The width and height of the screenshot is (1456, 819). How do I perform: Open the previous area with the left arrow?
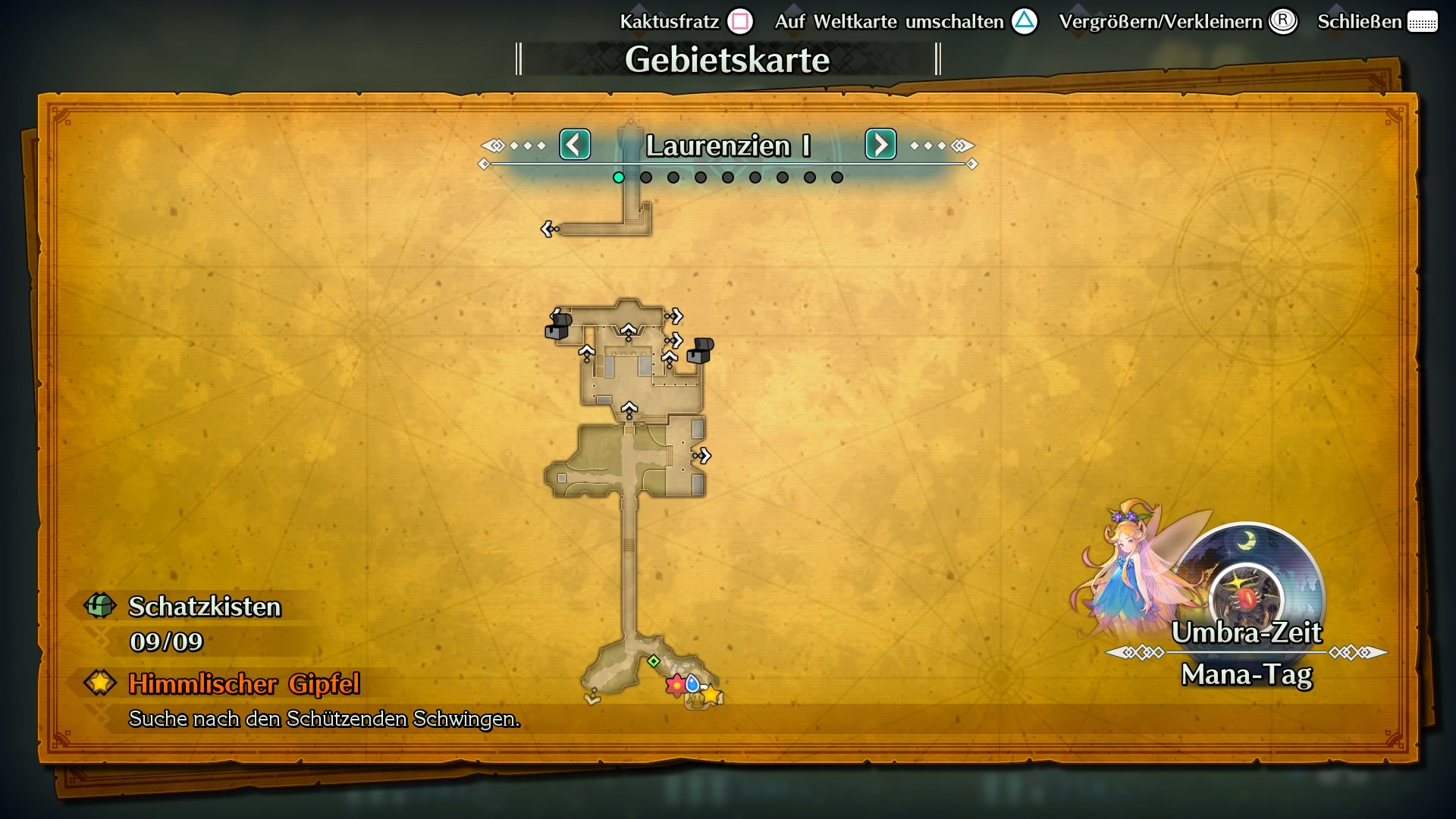pos(575,144)
